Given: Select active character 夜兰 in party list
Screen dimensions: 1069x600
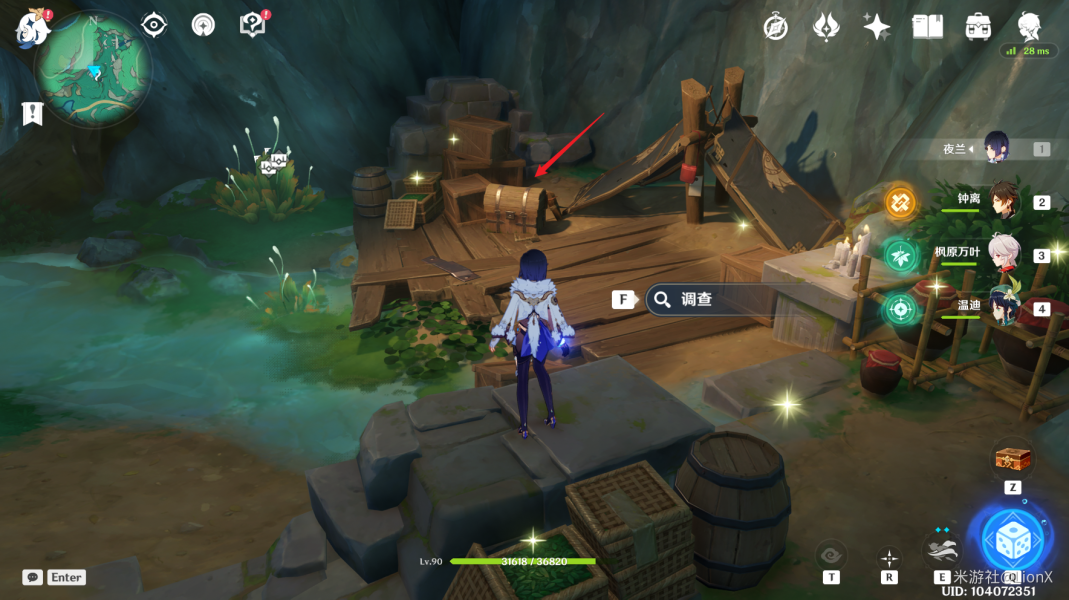Looking at the screenshot, I should click(996, 148).
